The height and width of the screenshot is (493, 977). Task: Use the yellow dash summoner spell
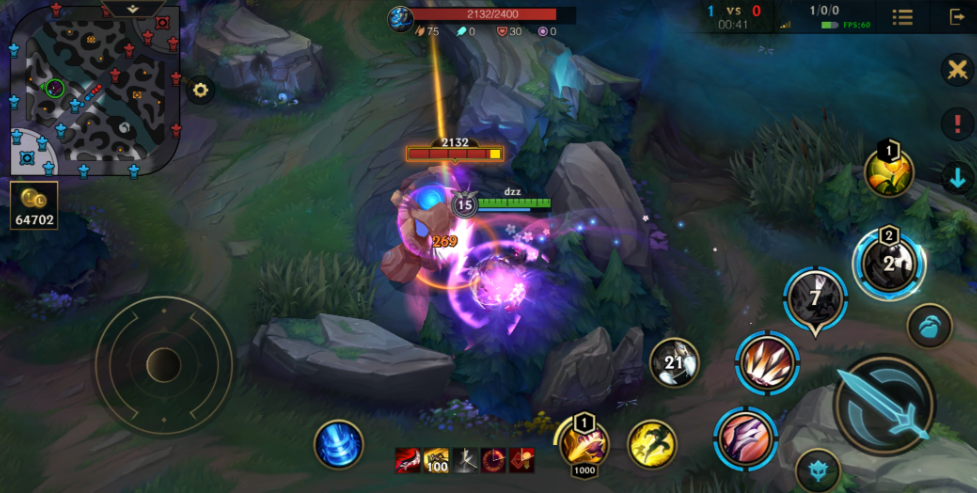[x=651, y=443]
